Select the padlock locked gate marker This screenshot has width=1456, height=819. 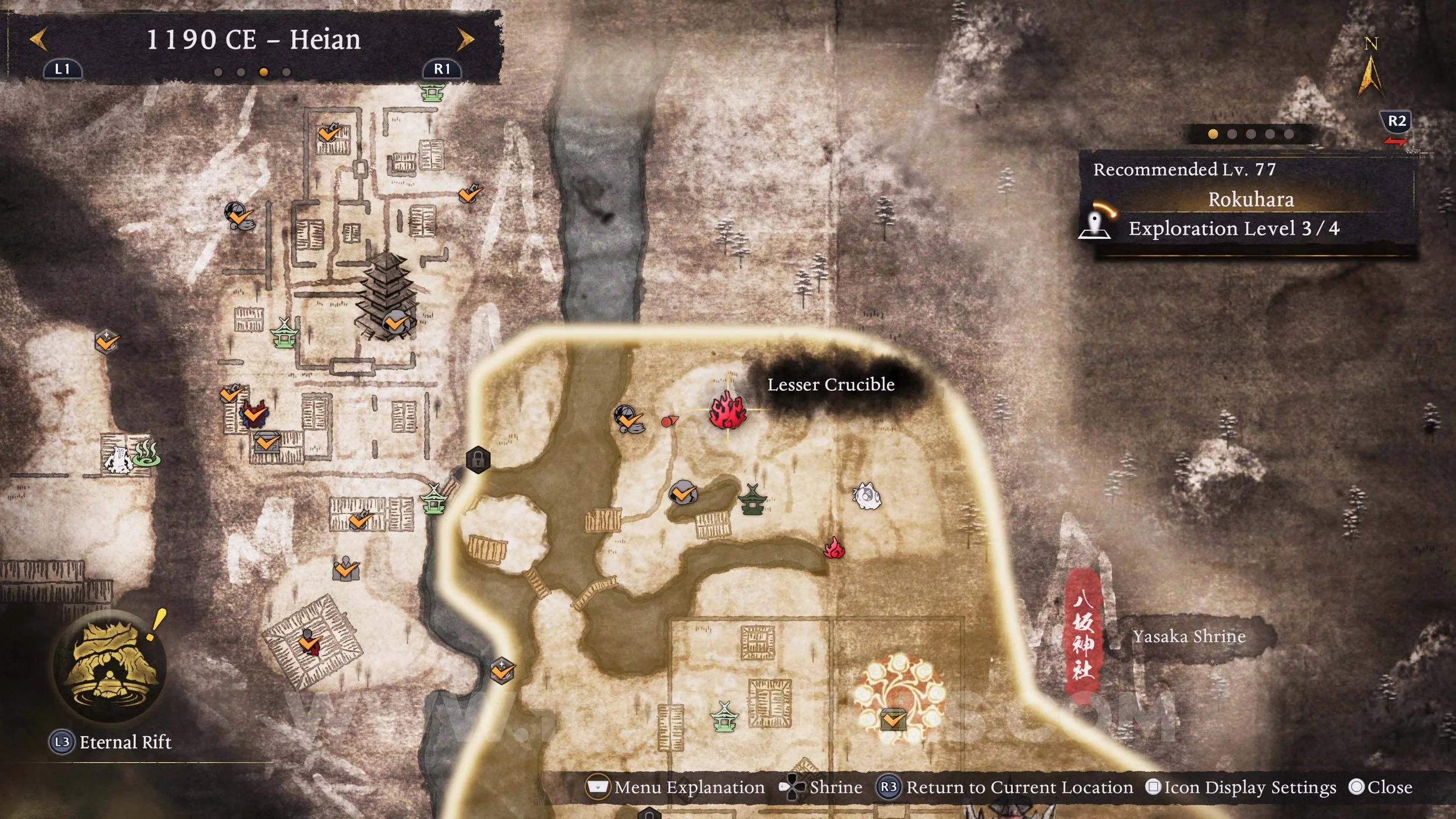tap(478, 460)
